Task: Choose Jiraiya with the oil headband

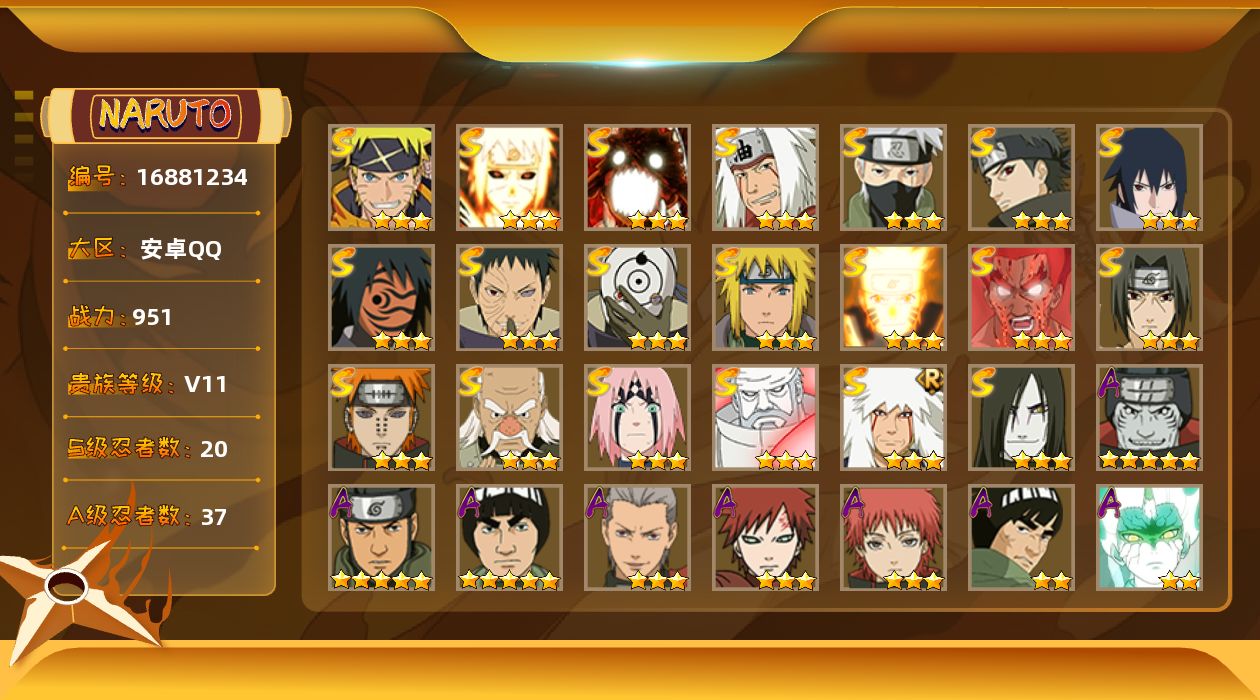Action: pos(765,178)
